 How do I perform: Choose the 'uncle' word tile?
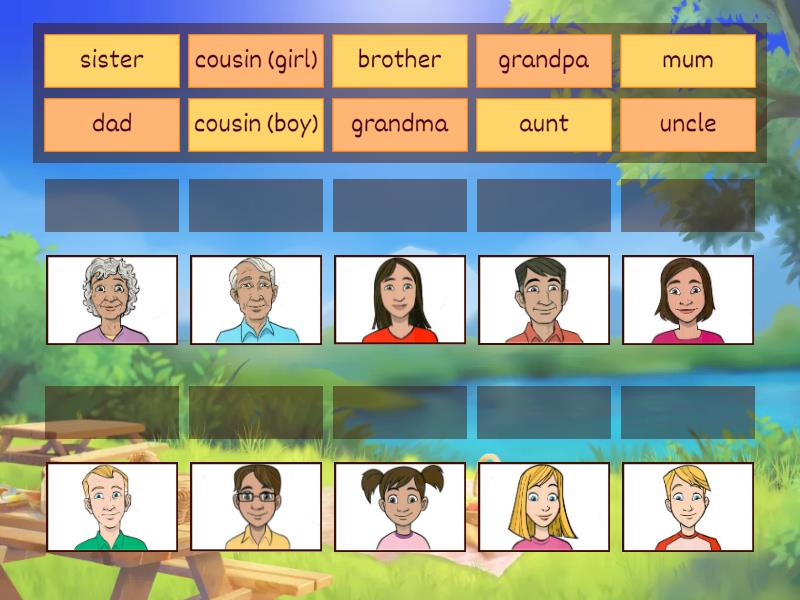tap(688, 125)
